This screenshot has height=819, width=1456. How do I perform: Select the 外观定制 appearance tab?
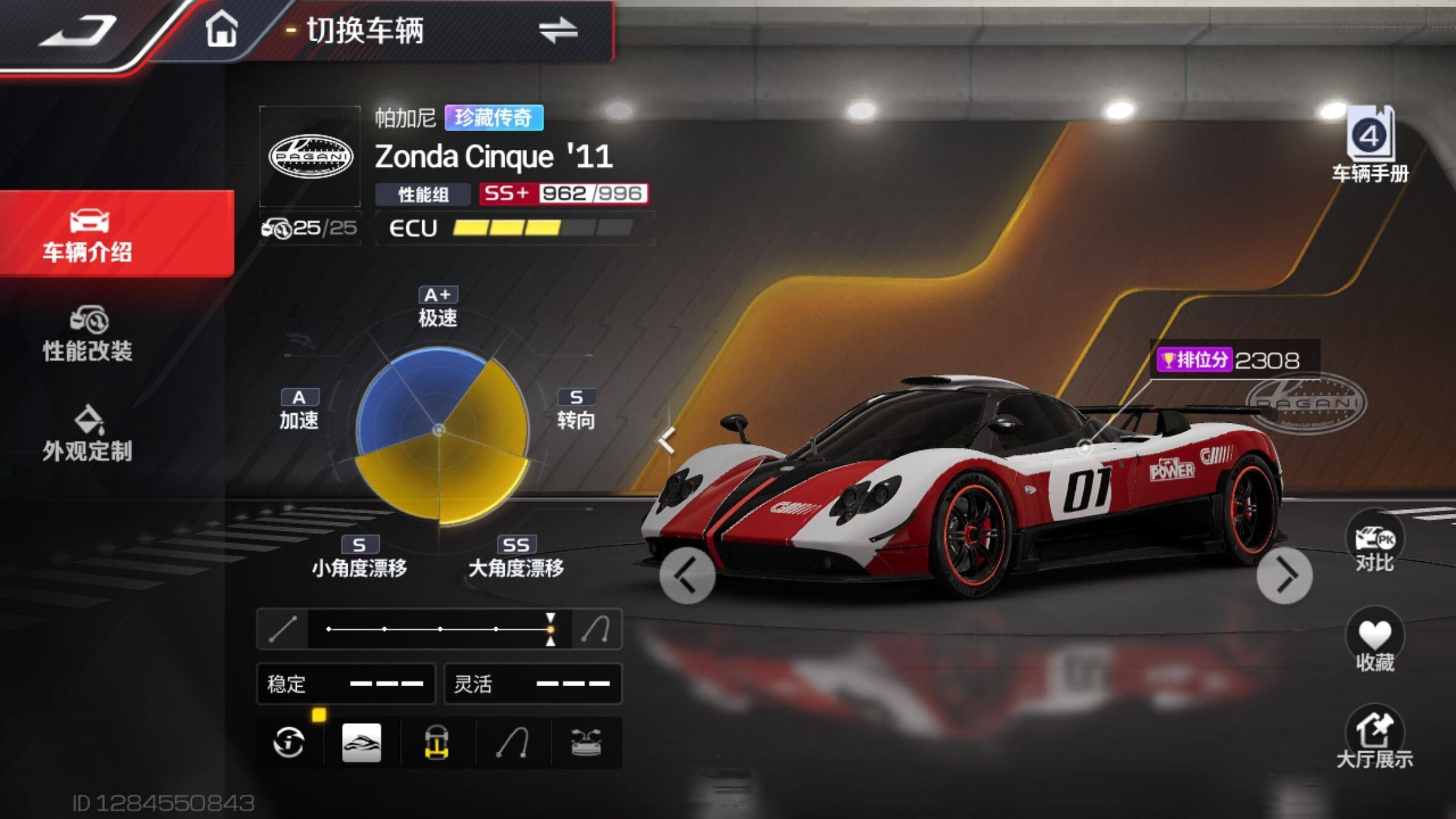tap(89, 433)
